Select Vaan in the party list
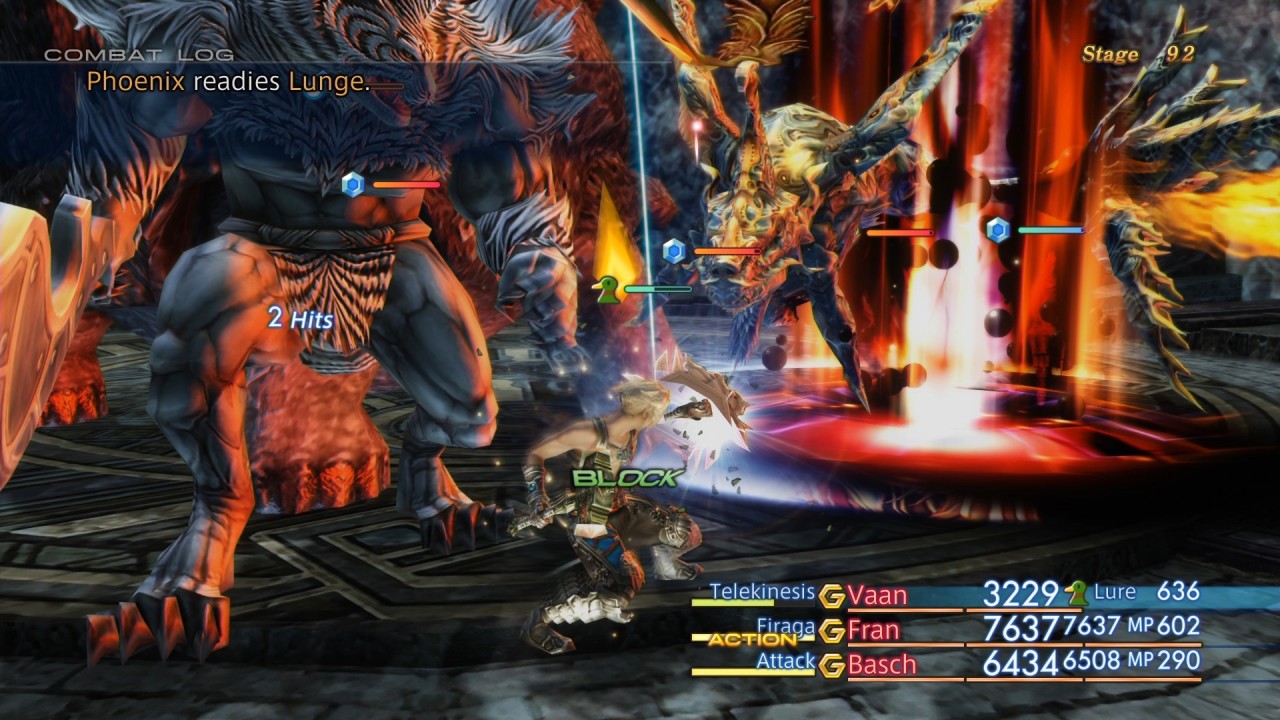1280x720 pixels. pyautogui.click(x=877, y=596)
